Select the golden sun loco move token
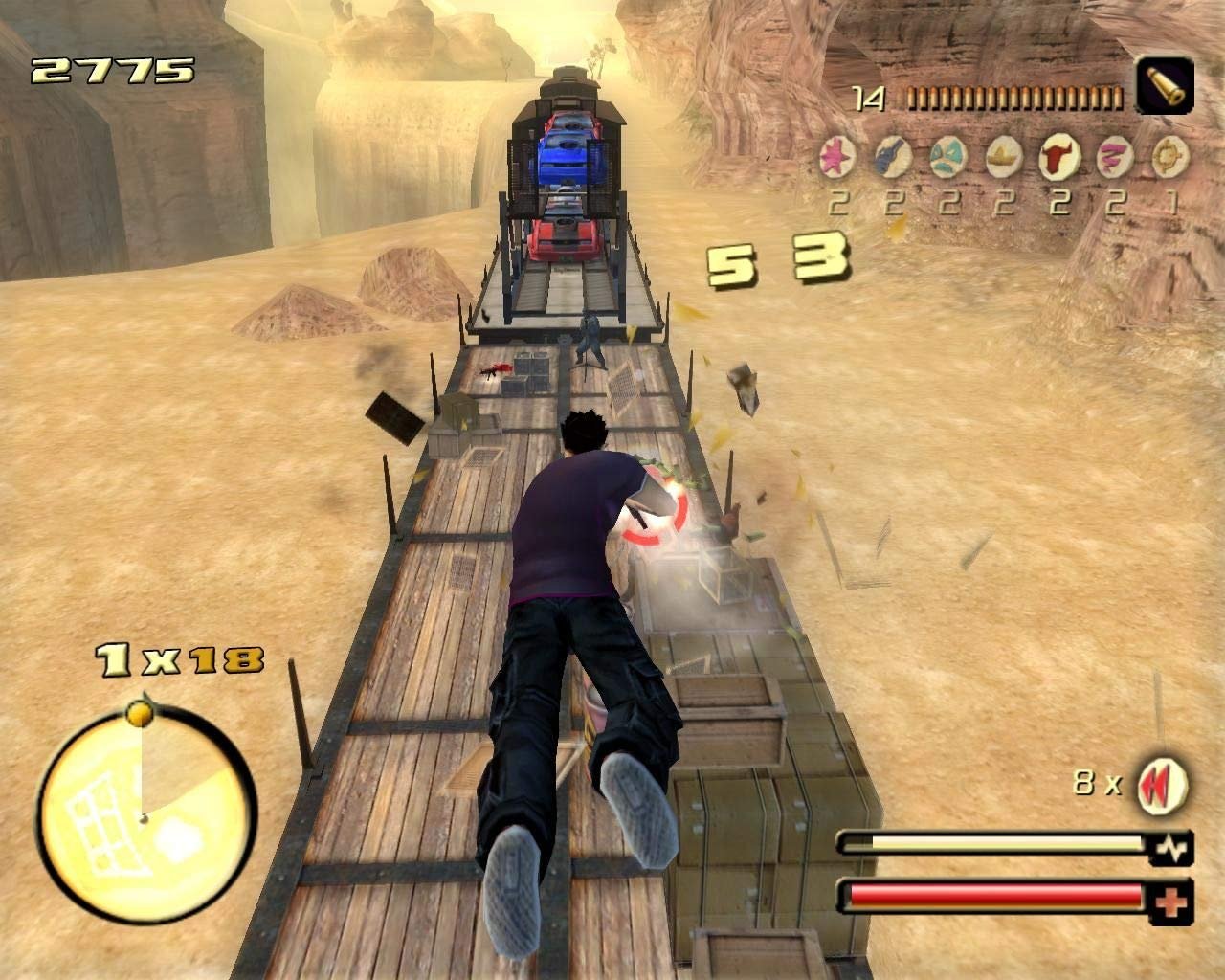 pos(1169,155)
